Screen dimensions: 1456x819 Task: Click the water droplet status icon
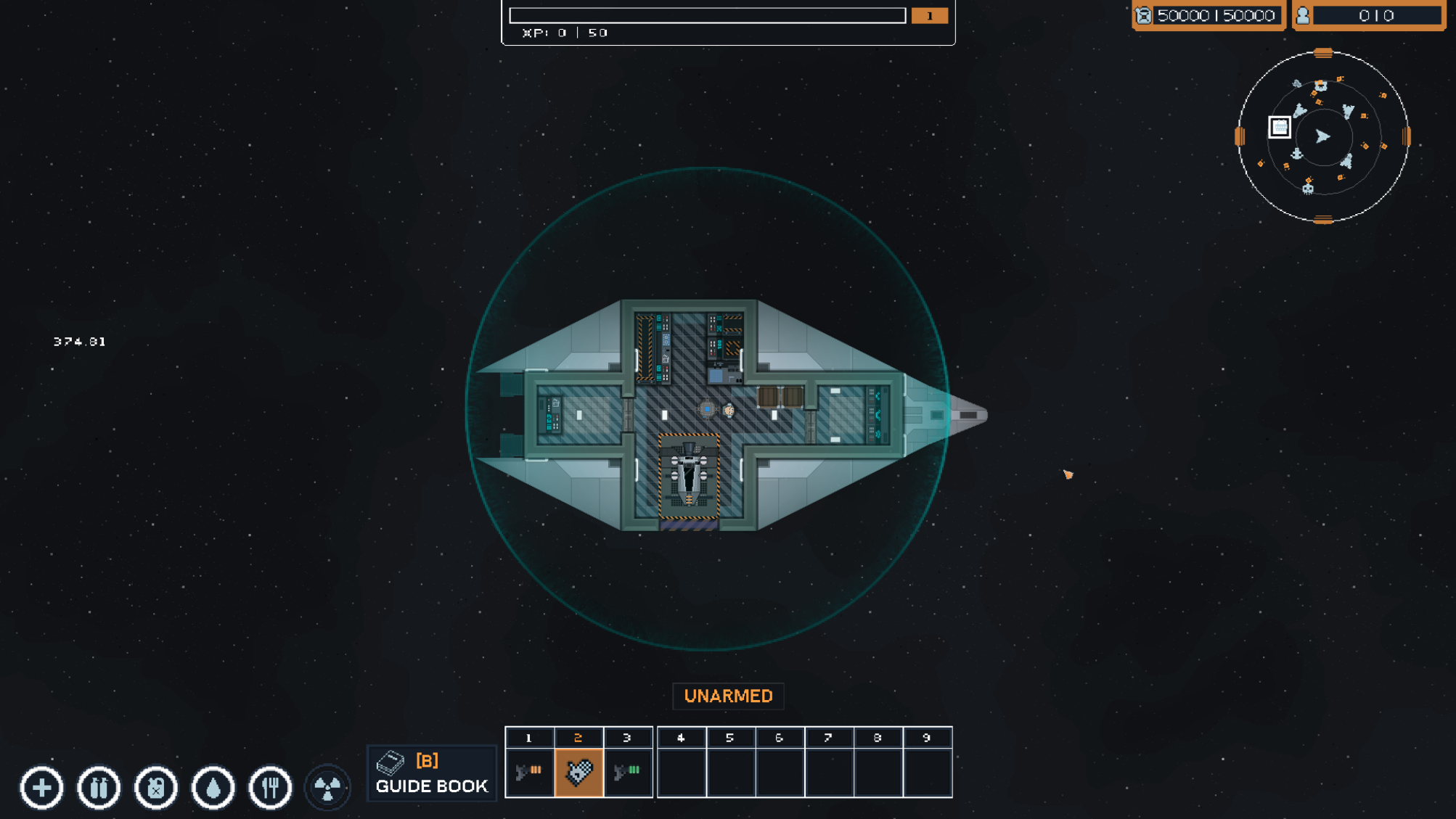pos(213,788)
